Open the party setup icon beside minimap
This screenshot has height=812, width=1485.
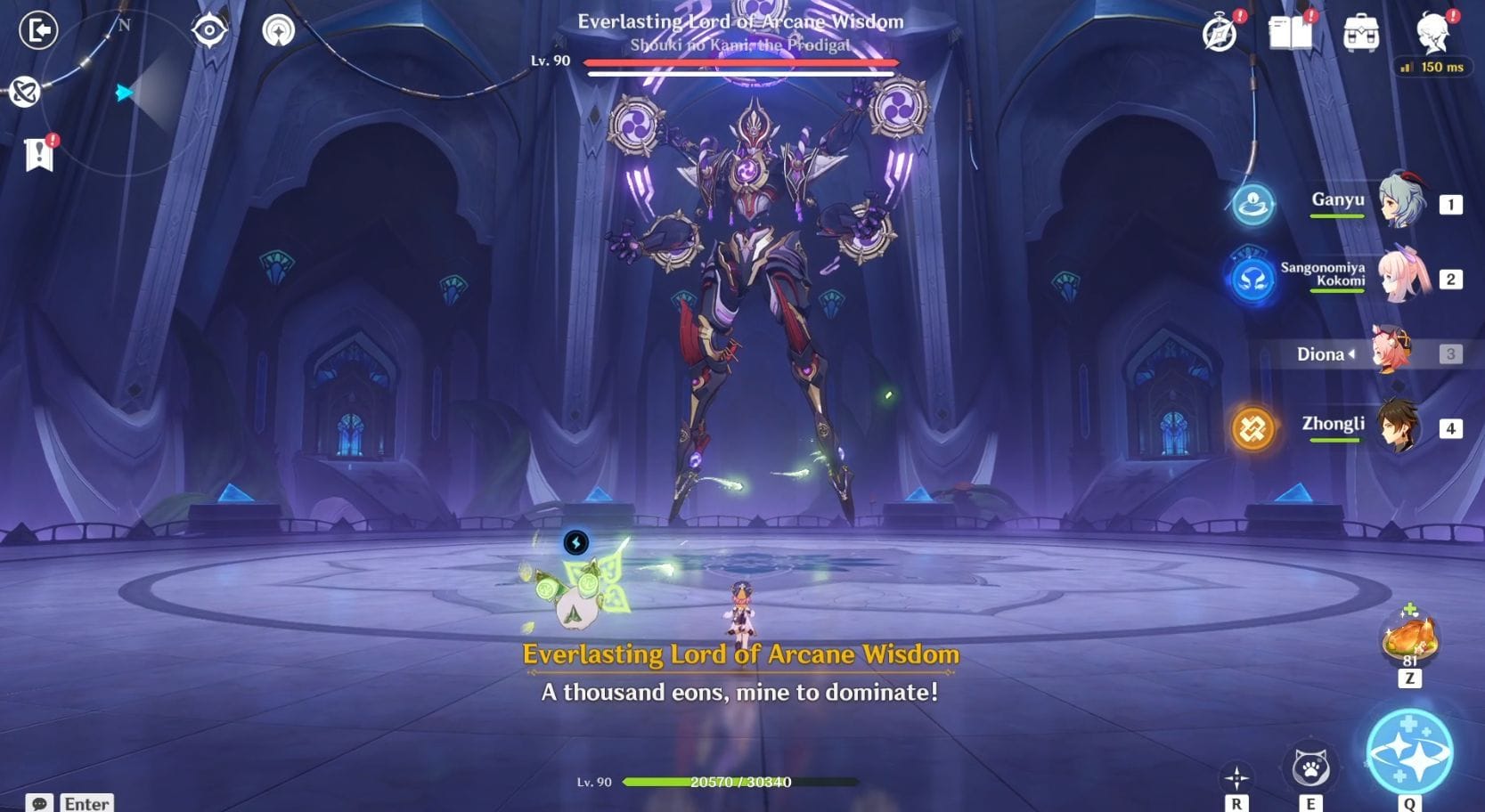point(24,89)
